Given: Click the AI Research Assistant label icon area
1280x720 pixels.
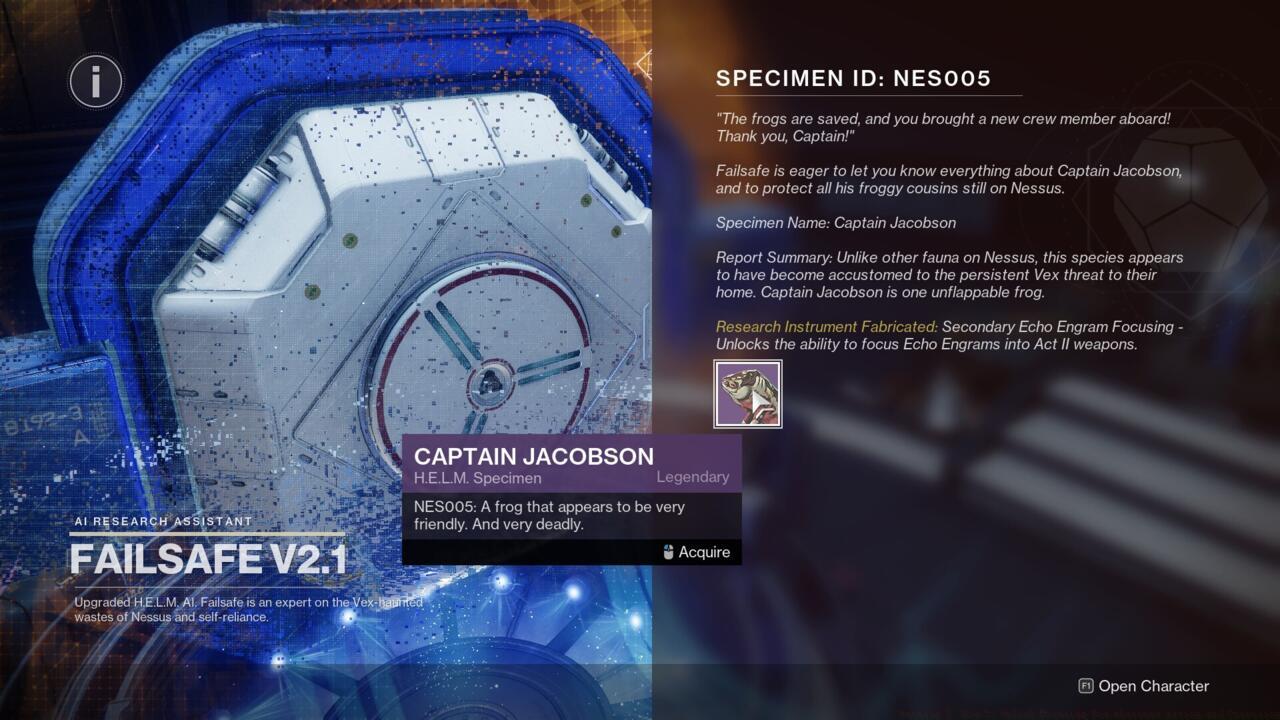Looking at the screenshot, I should 162,521.
